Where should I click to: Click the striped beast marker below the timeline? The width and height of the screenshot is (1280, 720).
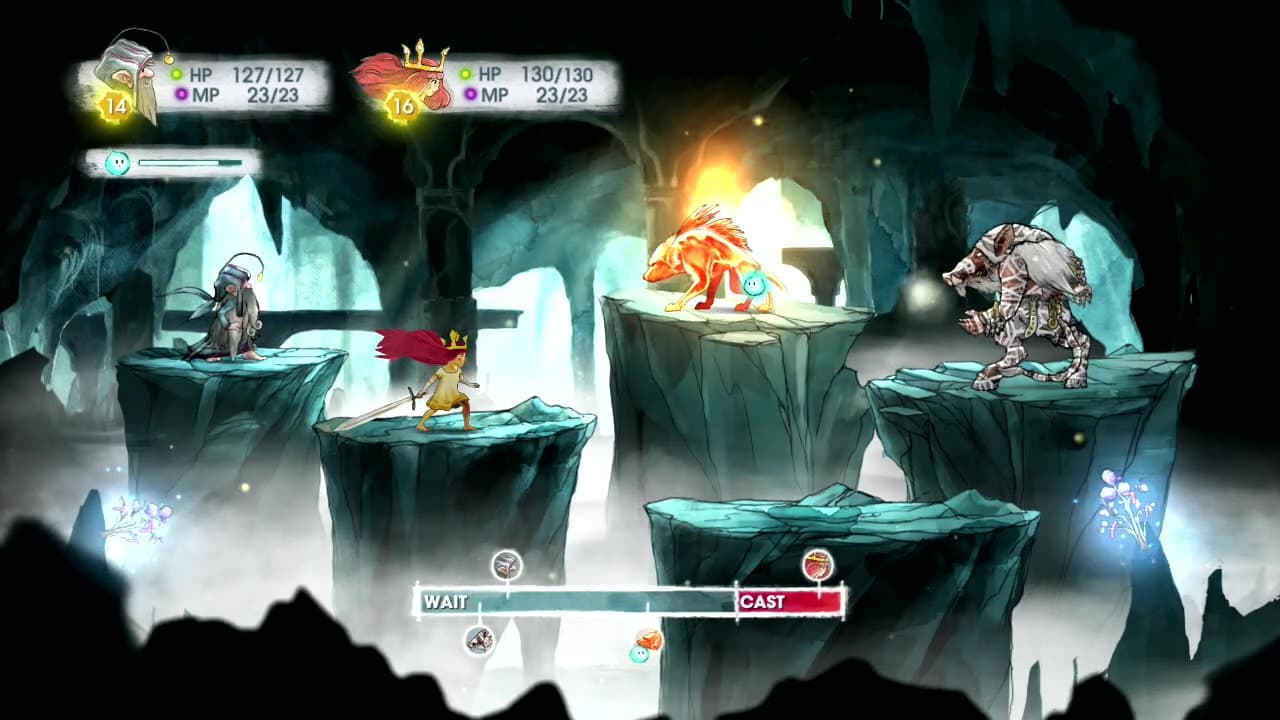pyautogui.click(x=480, y=640)
